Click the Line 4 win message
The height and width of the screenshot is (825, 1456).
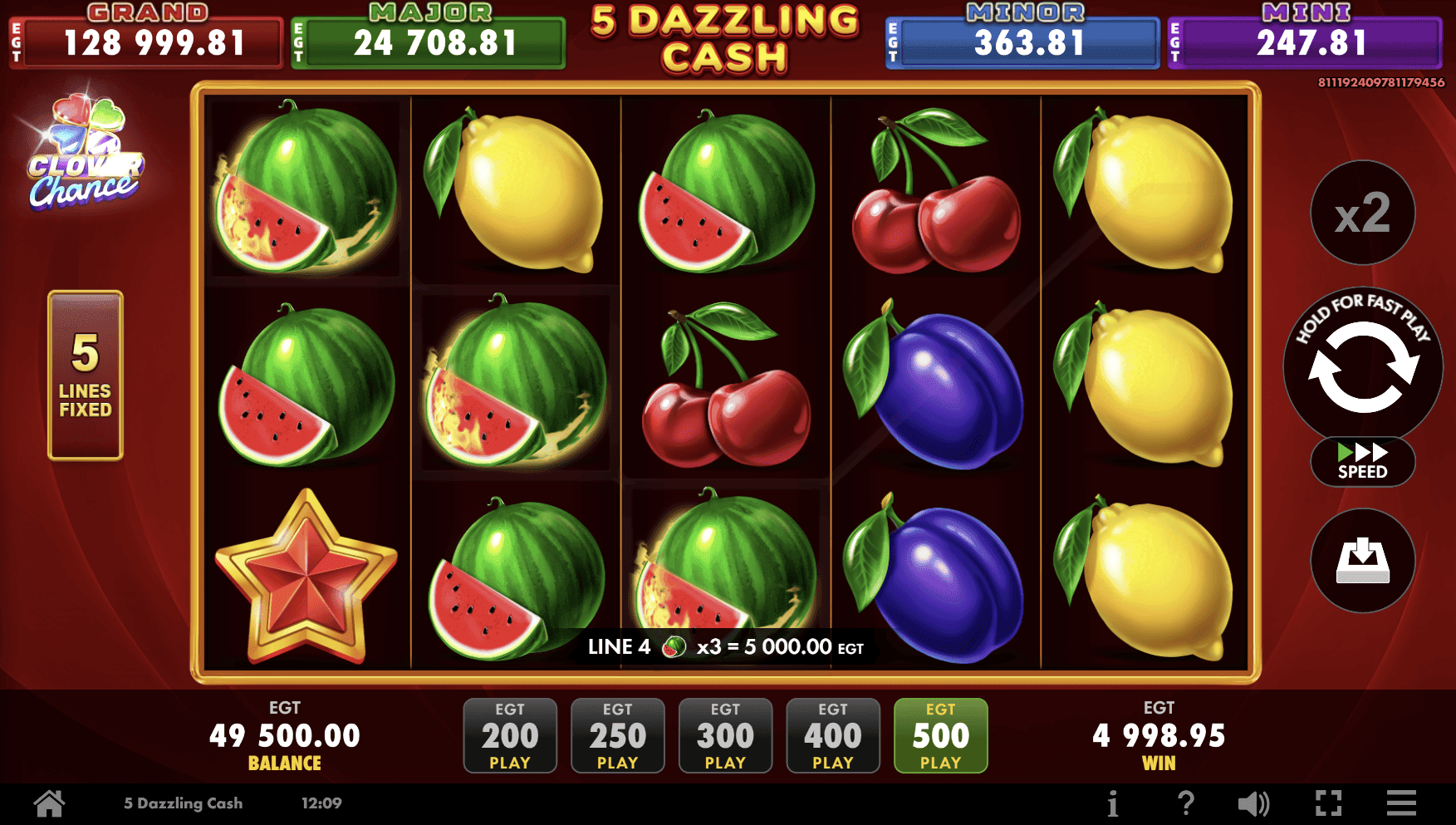[725, 646]
